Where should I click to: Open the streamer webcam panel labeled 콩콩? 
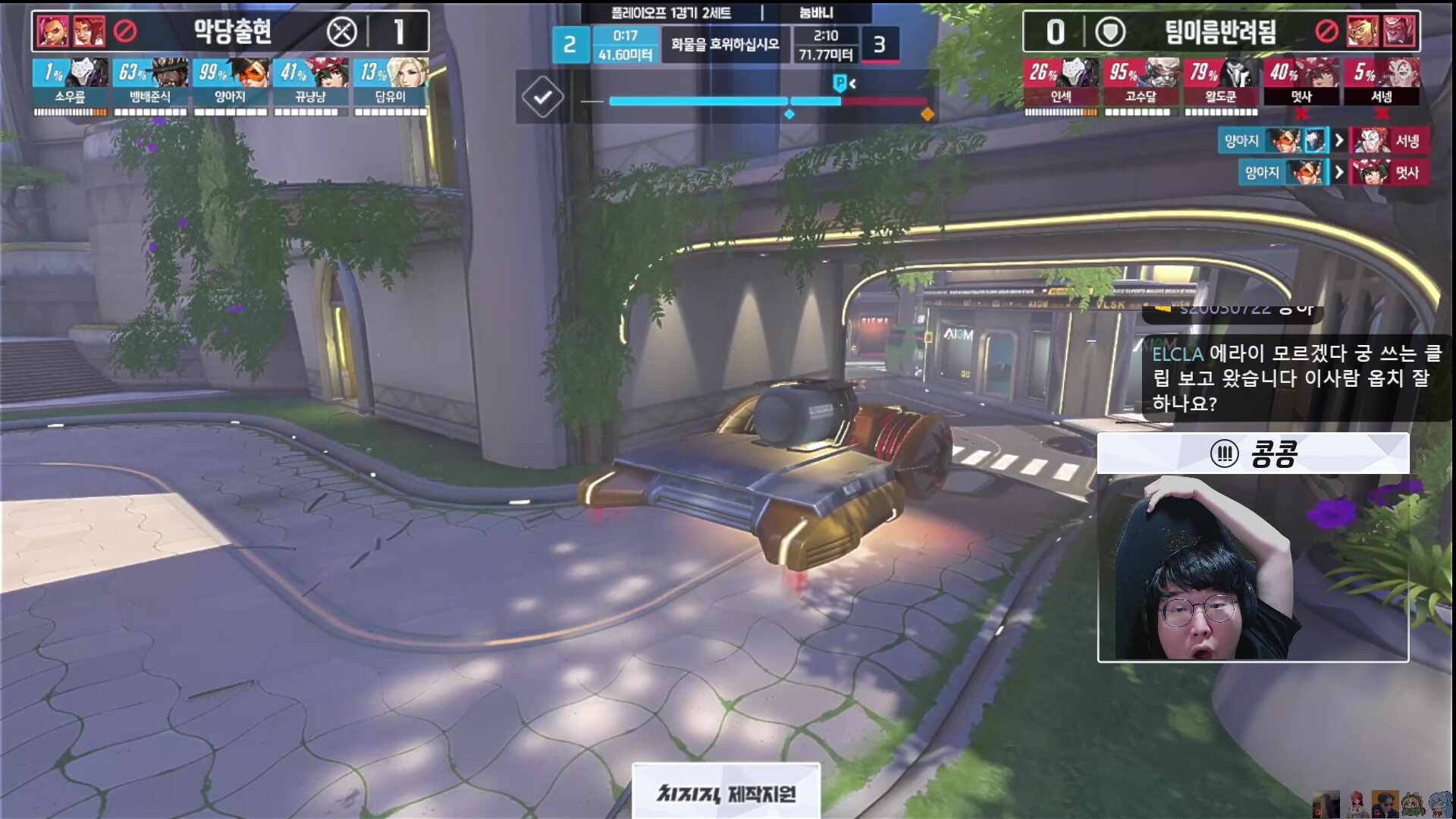[x=1253, y=548]
